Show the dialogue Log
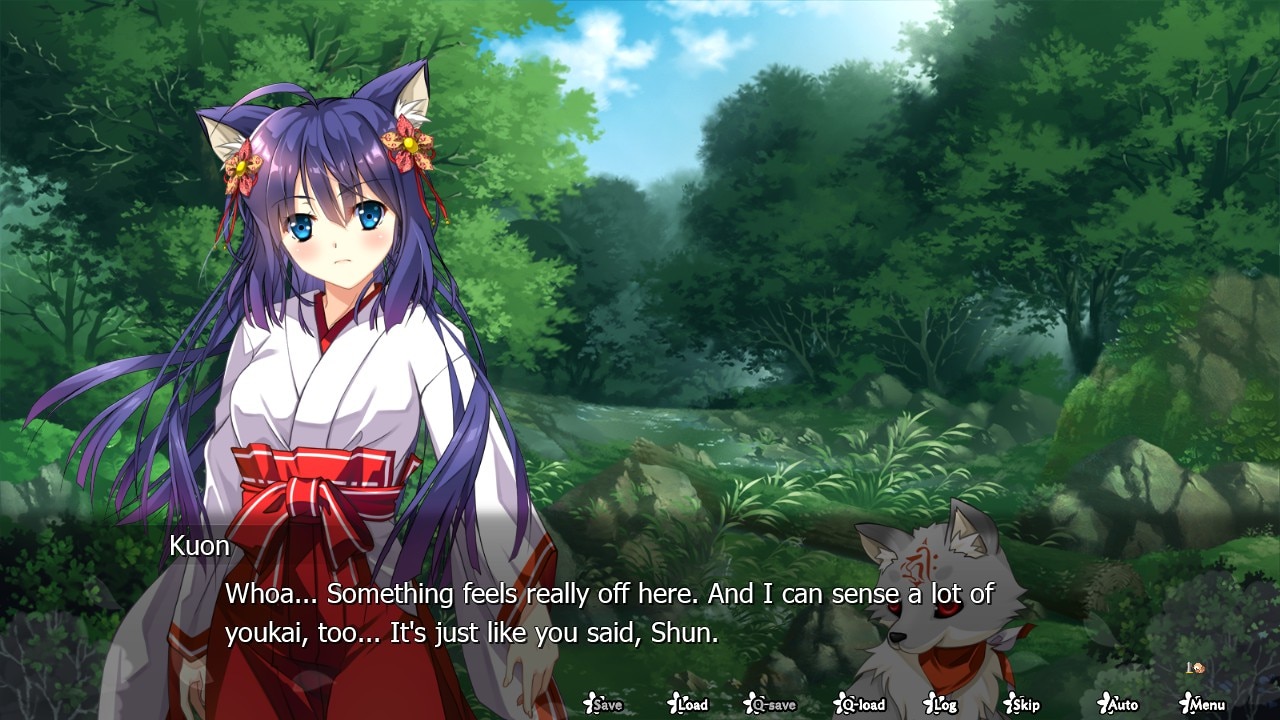Image resolution: width=1280 pixels, height=720 pixels. point(940,704)
